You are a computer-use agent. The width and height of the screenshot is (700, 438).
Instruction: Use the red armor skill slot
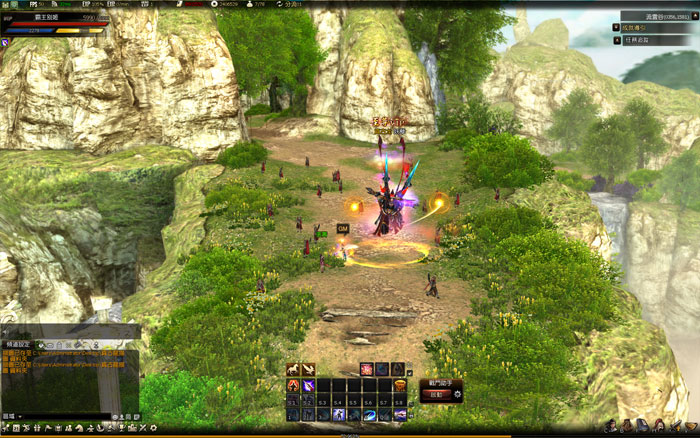click(x=294, y=386)
